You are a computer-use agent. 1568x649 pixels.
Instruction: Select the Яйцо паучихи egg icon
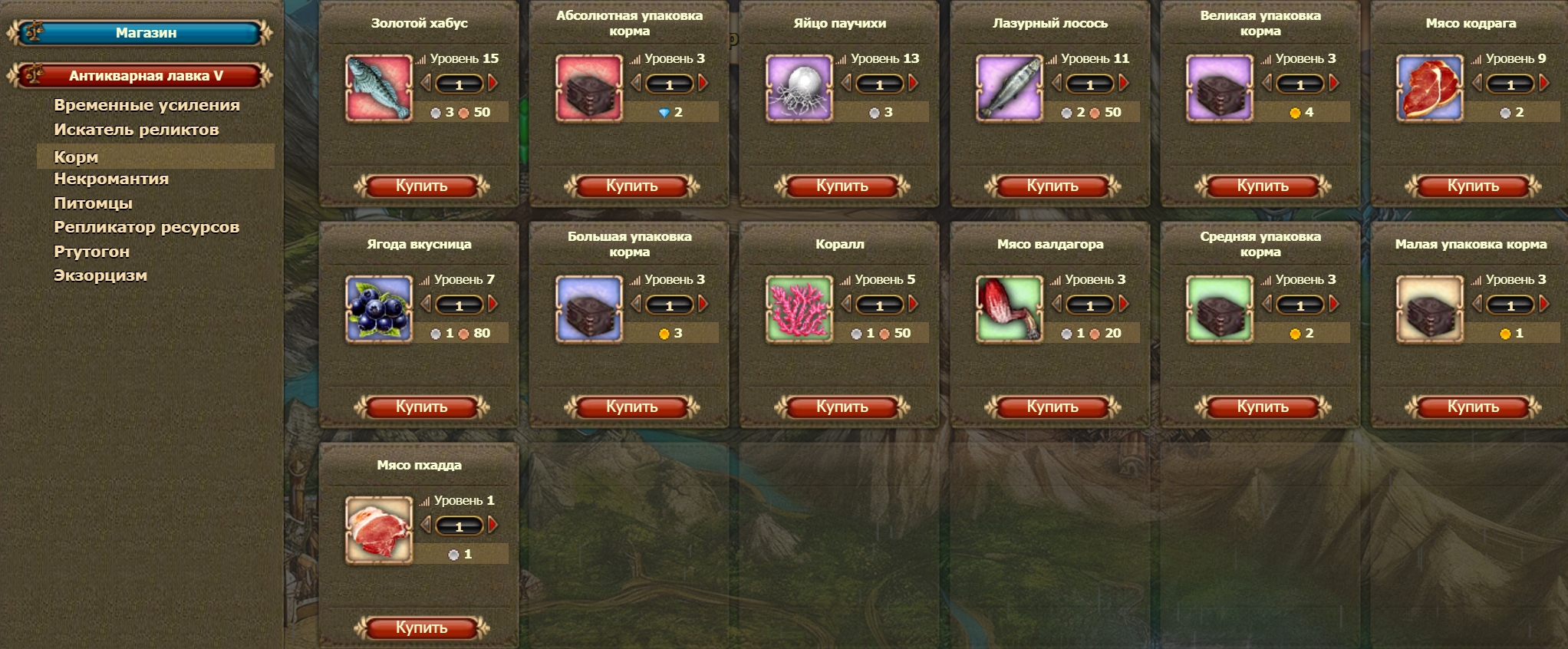tap(800, 86)
